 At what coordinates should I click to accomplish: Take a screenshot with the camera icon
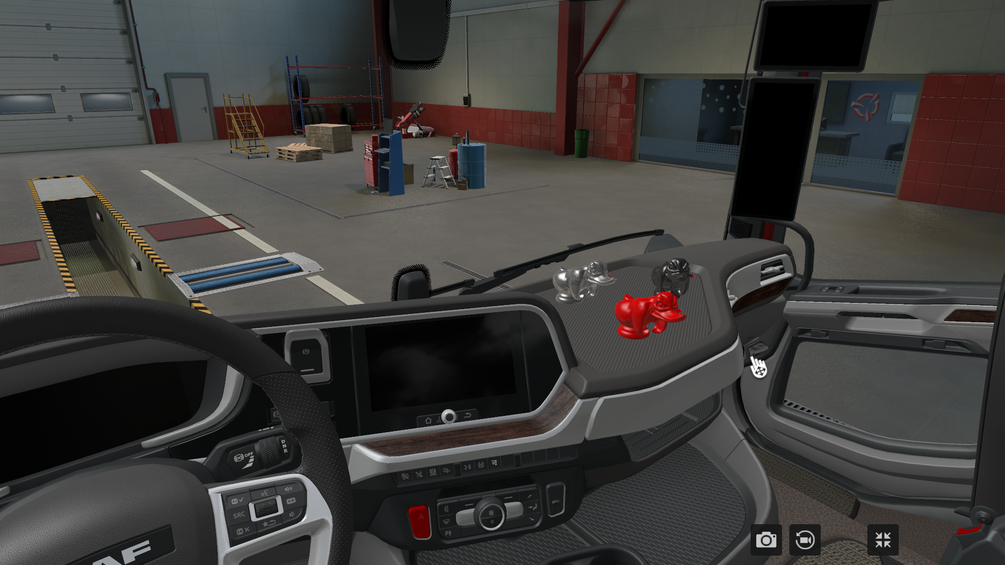pyautogui.click(x=767, y=540)
